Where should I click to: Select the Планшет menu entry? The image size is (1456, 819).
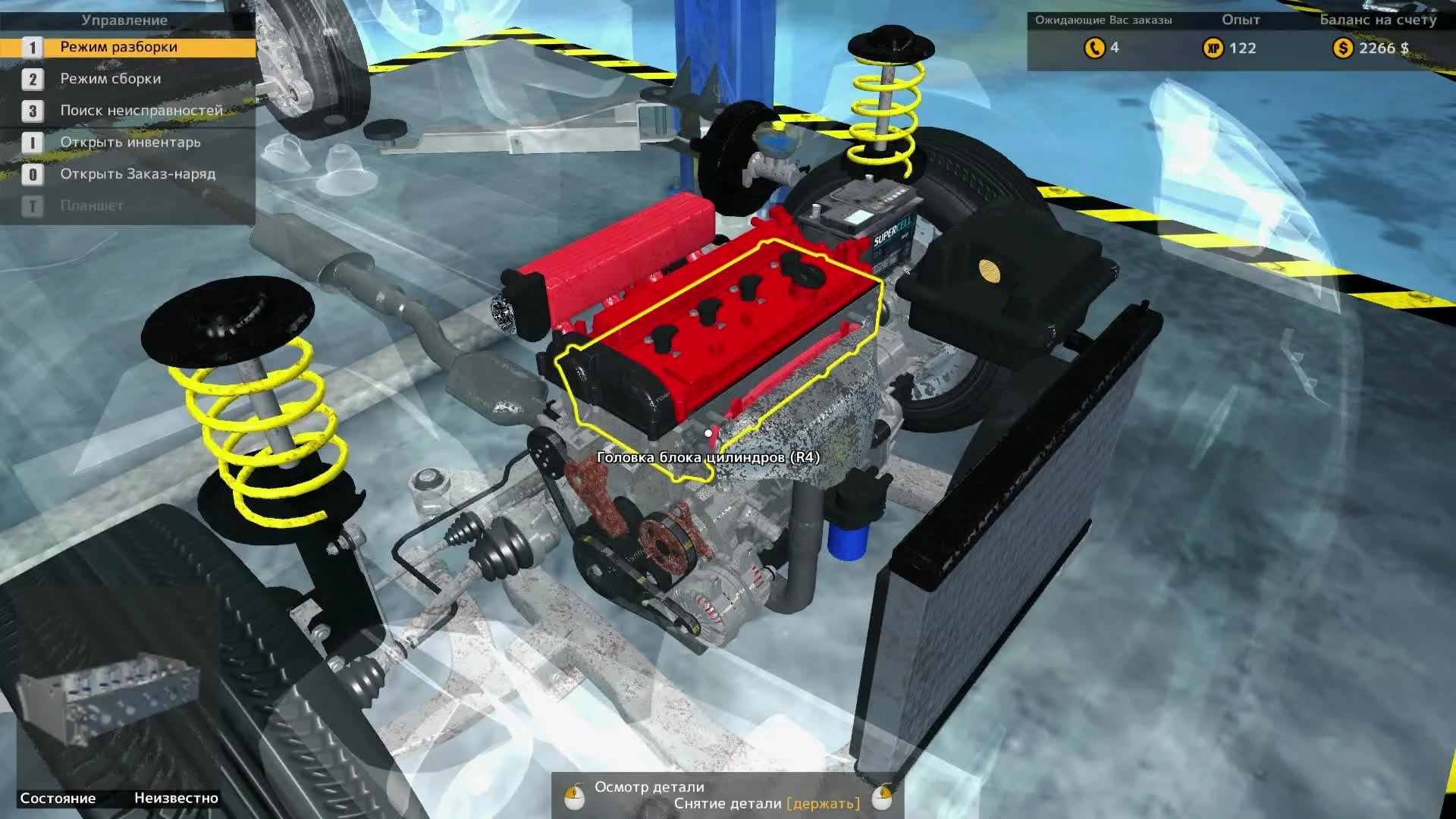(91, 206)
